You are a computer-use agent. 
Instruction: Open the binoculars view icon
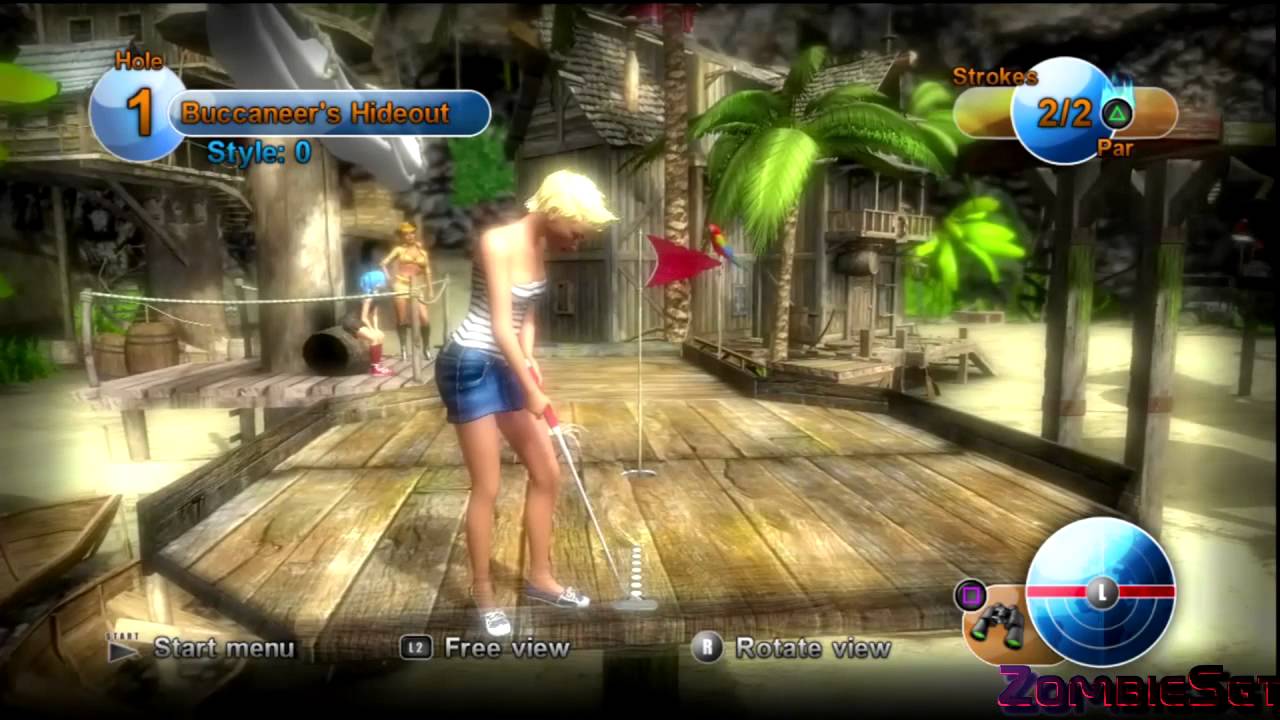point(996,625)
